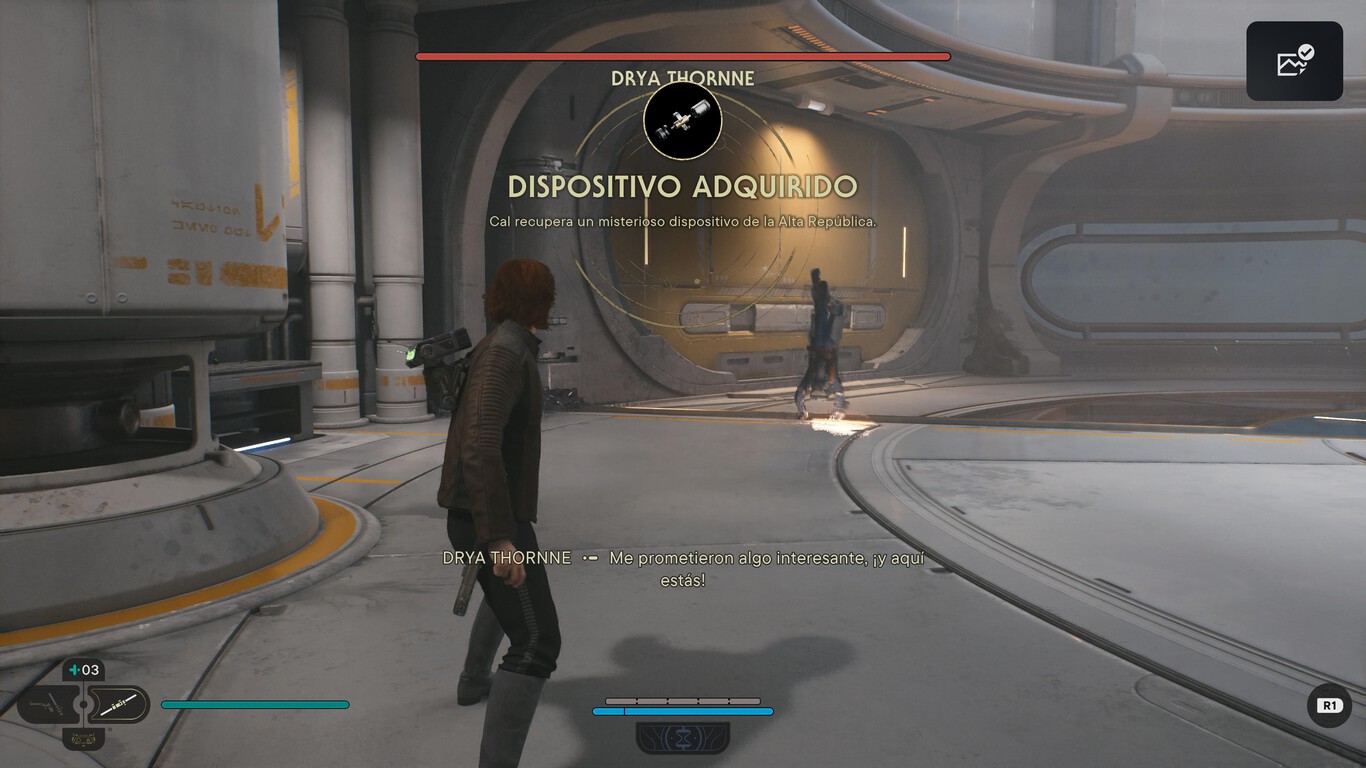Click Drya Thornne's red health bar
The image size is (1366, 768).
point(683,56)
